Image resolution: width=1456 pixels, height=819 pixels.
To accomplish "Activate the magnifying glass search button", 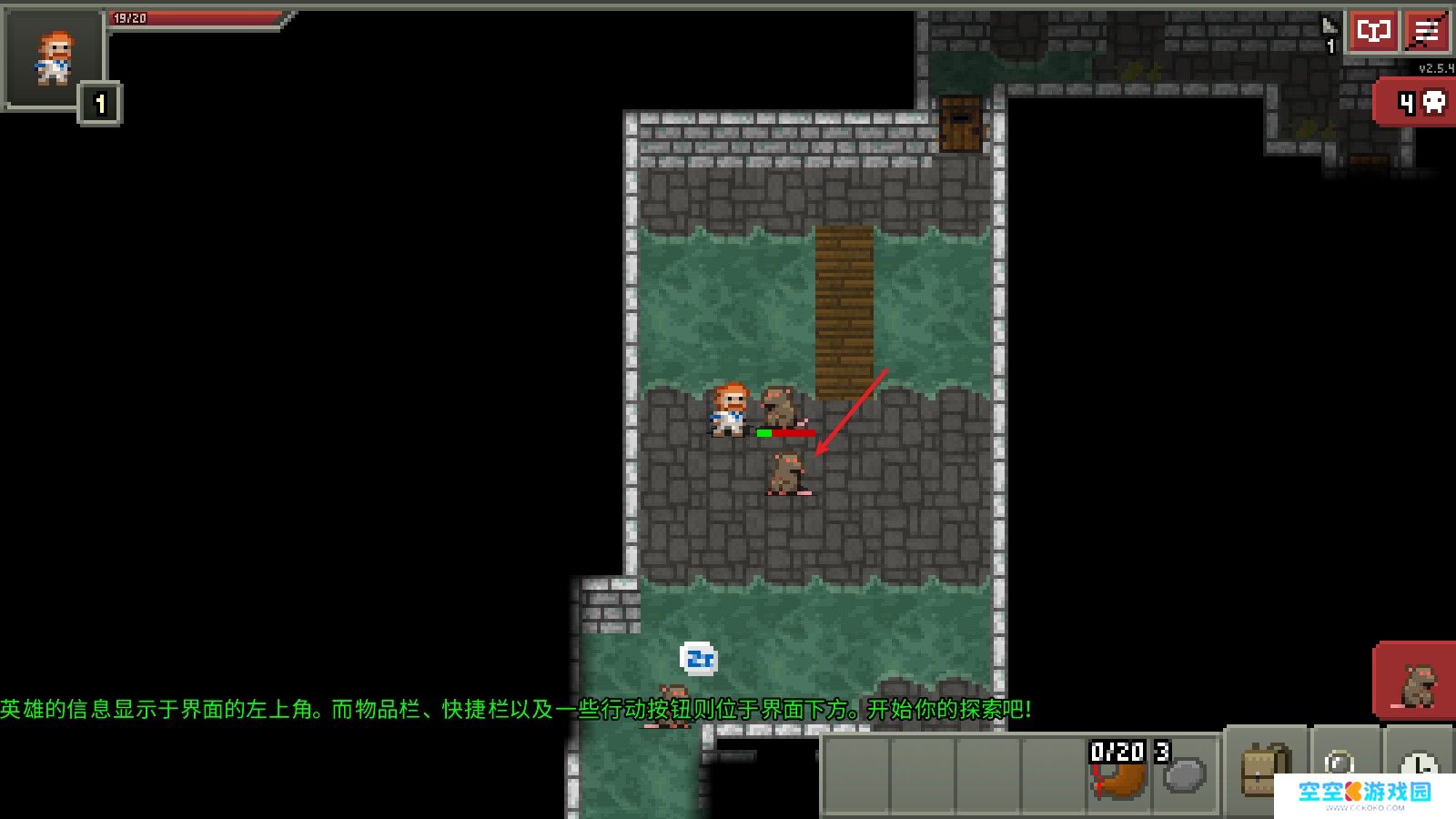I will tap(1340, 761).
